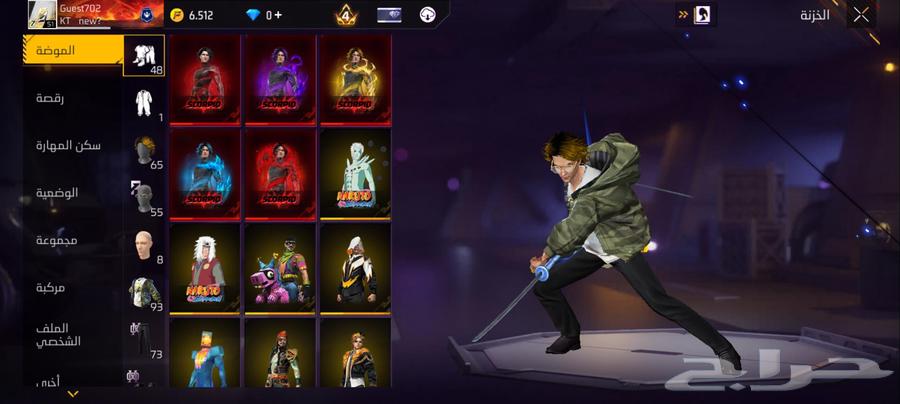
Task: Pick the yellow-aura Scorpio outfit
Action: (355, 79)
